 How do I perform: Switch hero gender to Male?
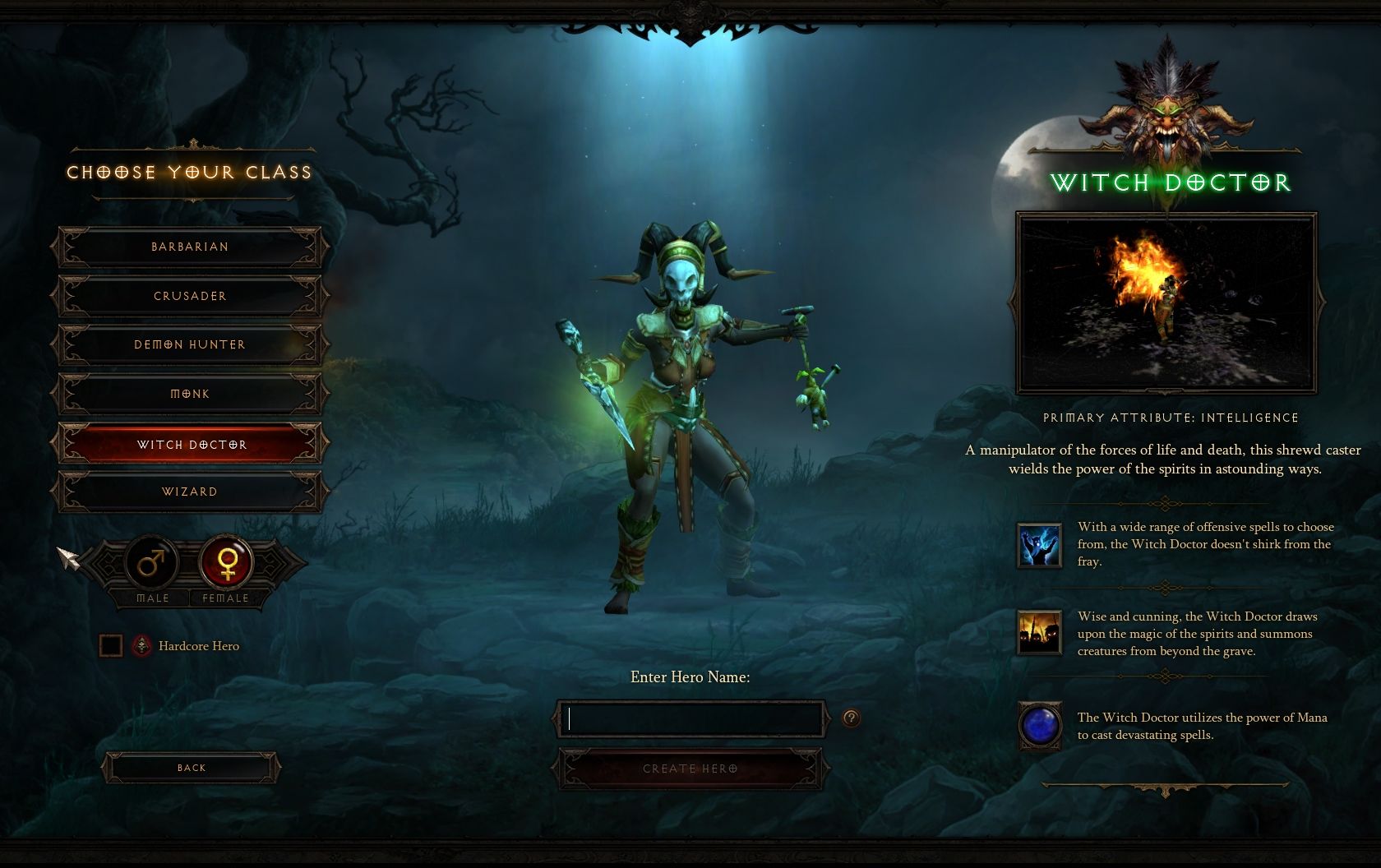(152, 563)
